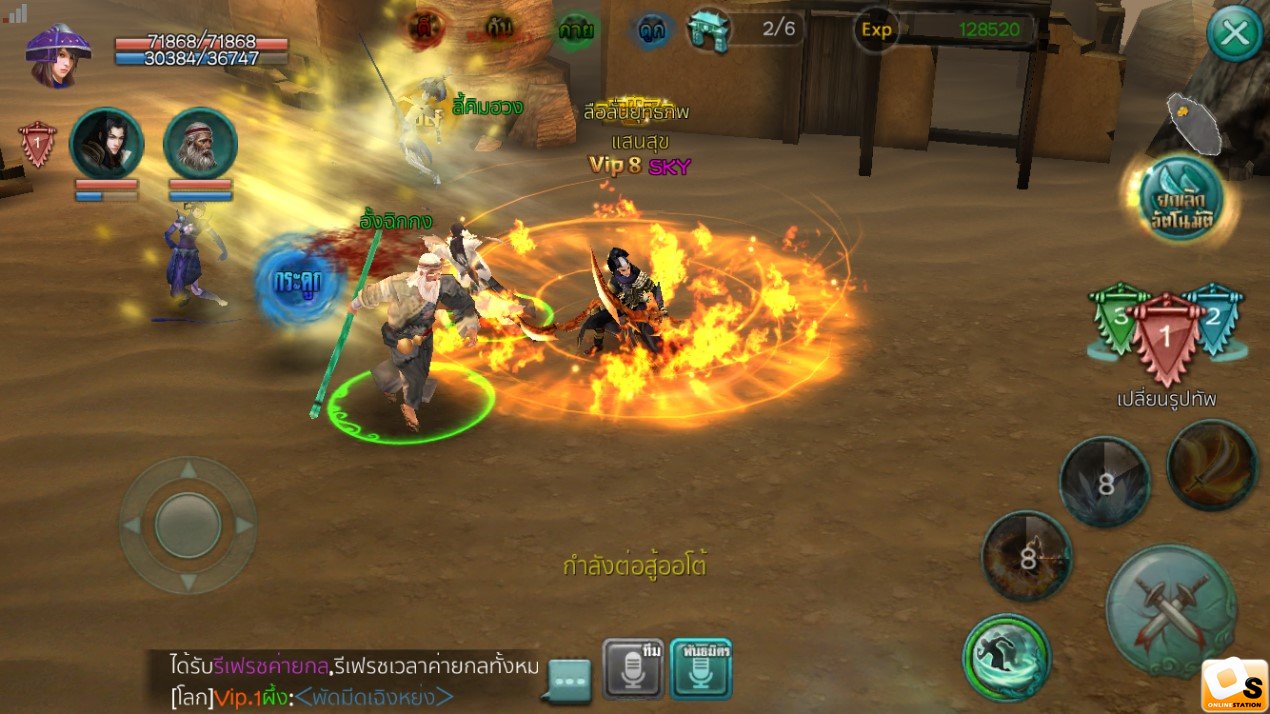
Task: Cancel auto-battle with the ยกเลิกอัตโนมัติ button
Action: point(1181,198)
